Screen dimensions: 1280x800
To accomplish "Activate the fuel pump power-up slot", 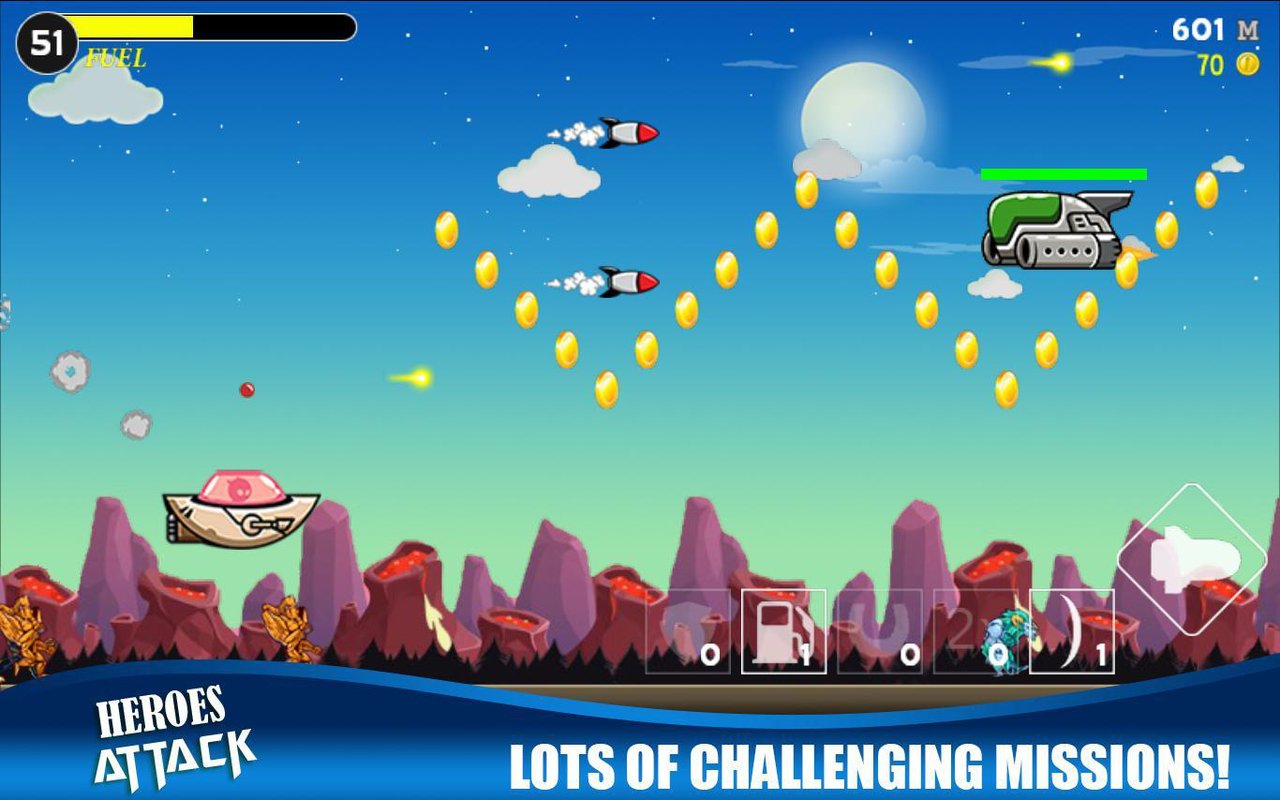I will (x=785, y=630).
